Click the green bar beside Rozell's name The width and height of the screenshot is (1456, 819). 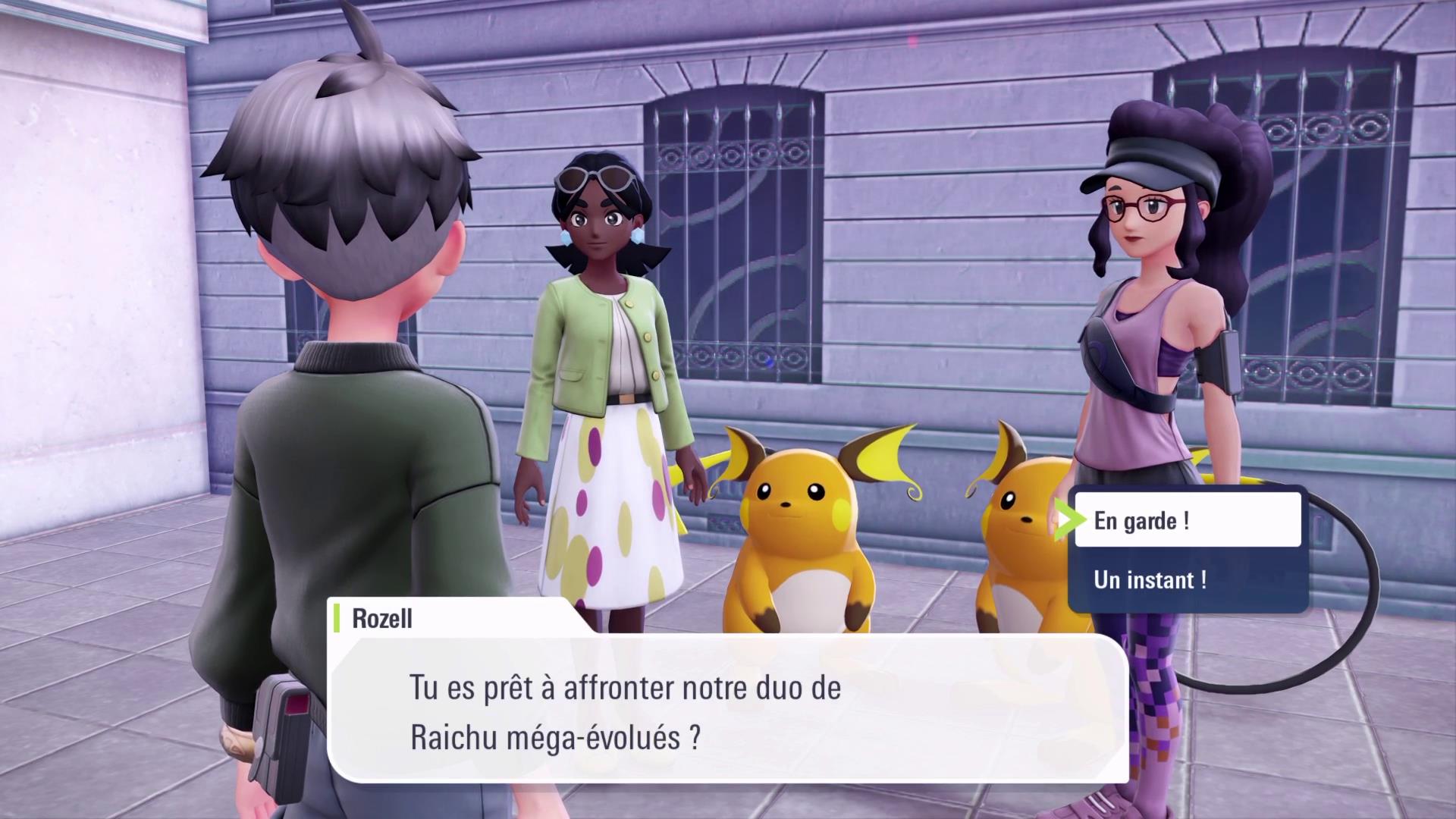335,619
